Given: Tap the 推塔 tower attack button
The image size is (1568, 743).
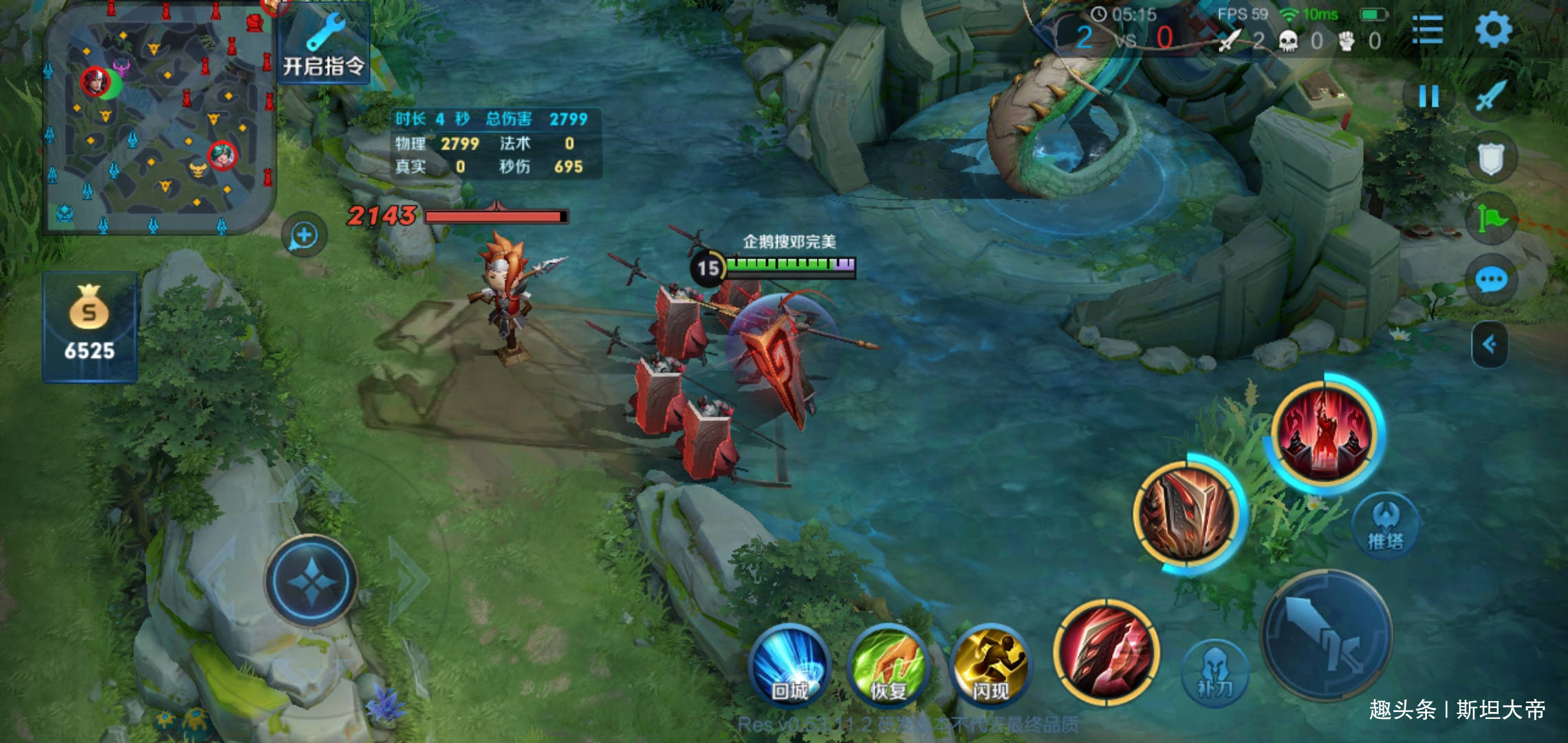Looking at the screenshot, I should coord(1385,526).
